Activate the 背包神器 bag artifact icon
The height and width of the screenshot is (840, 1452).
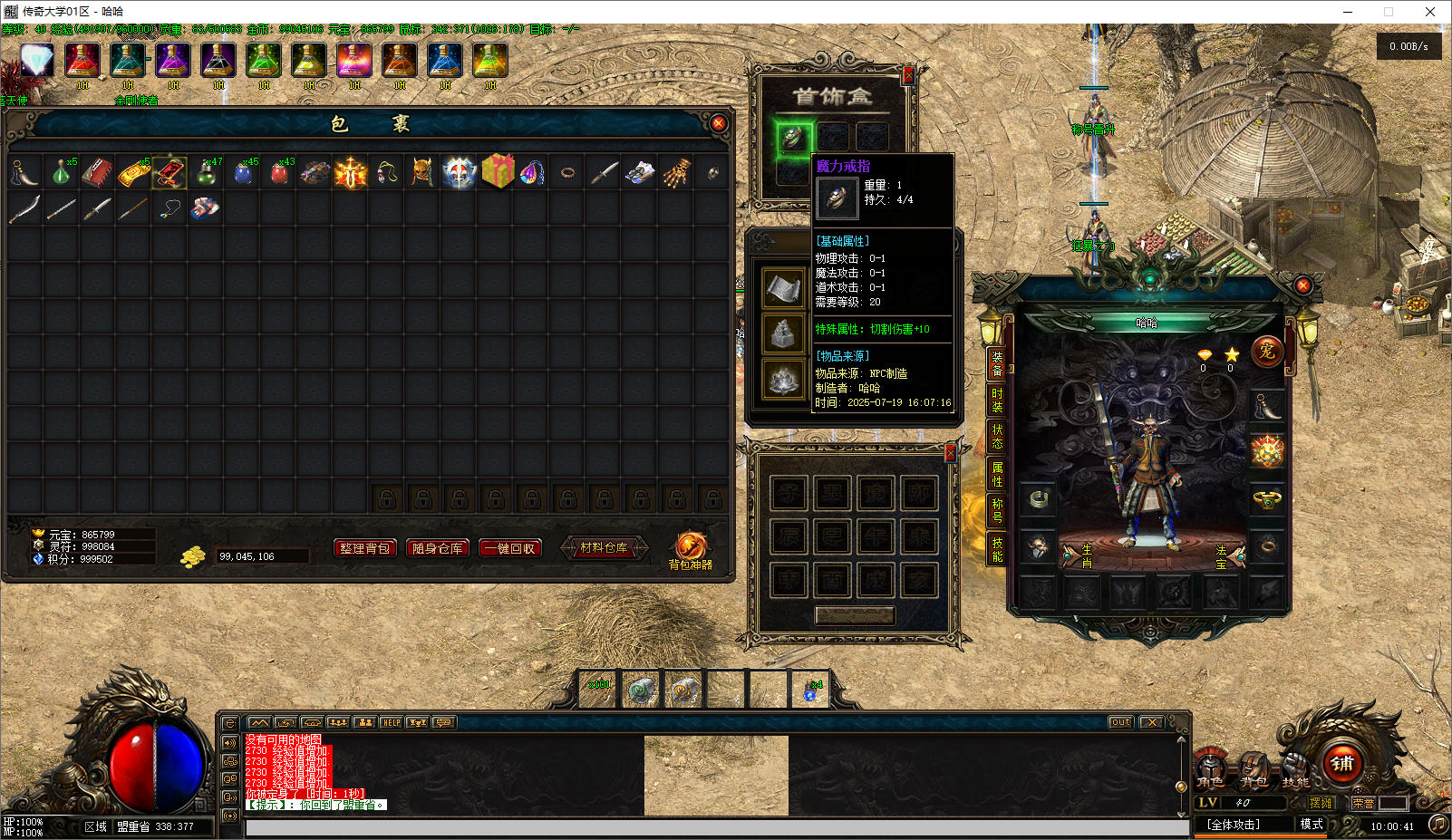(x=690, y=549)
